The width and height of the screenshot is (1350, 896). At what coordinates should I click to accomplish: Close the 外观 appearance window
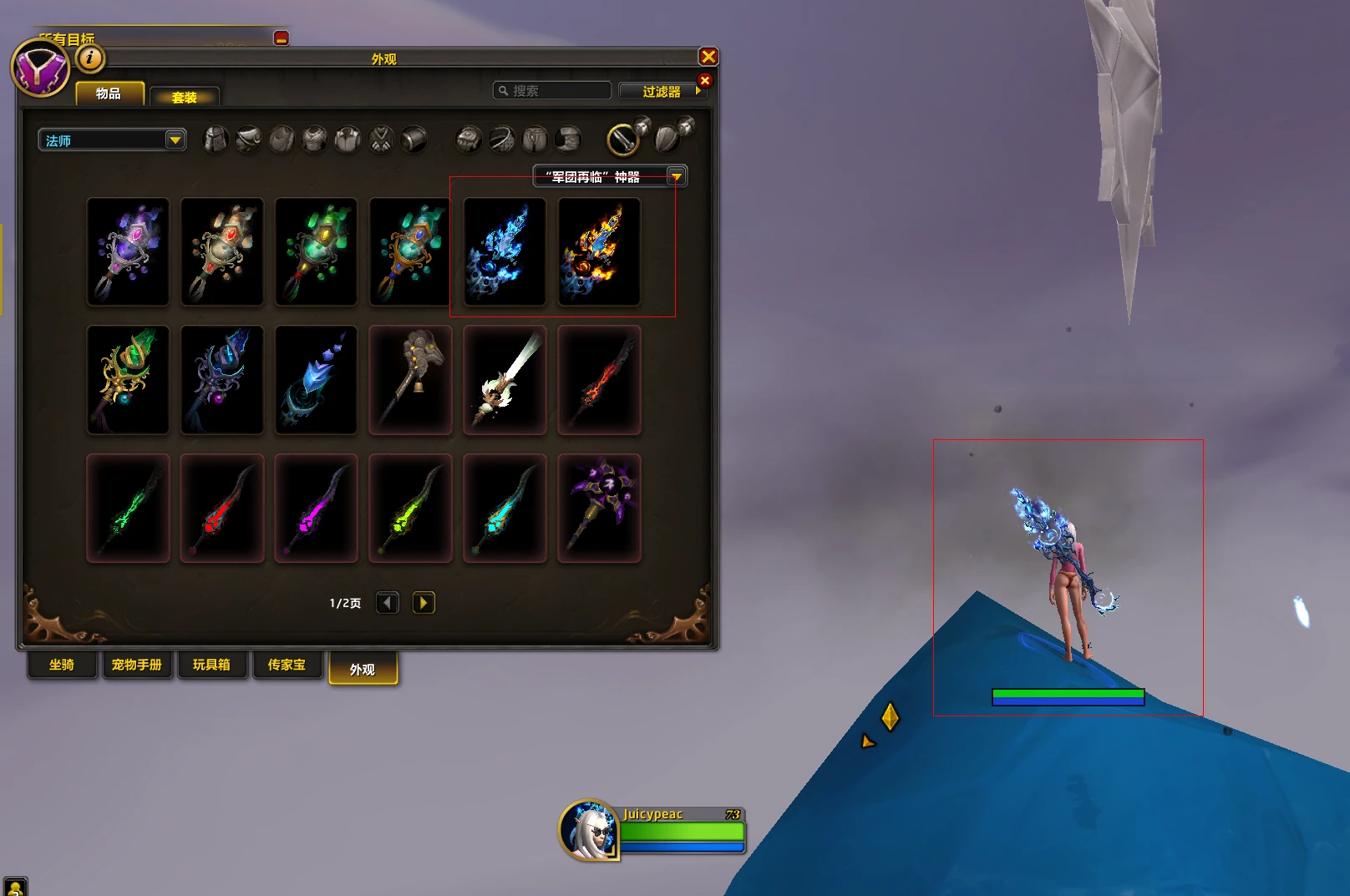coord(708,57)
